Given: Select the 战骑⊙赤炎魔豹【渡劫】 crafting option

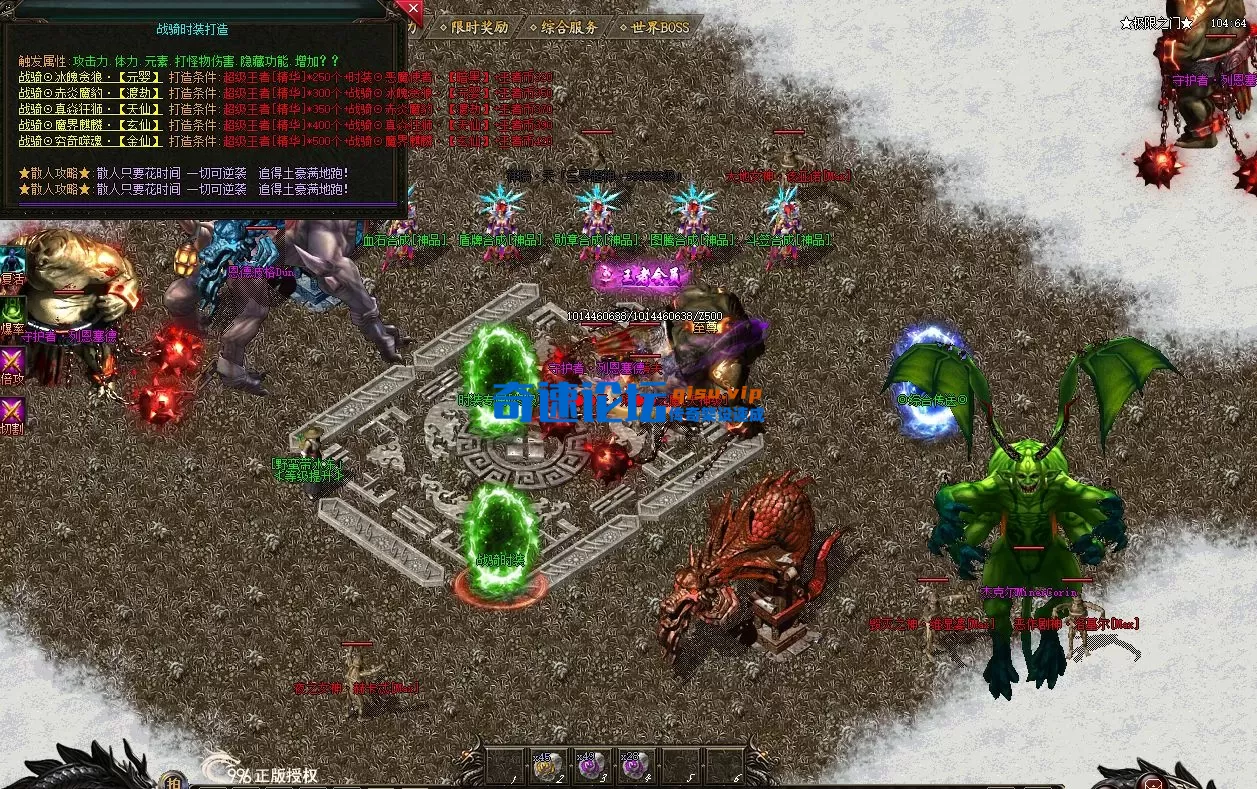Looking at the screenshot, I should [x=89, y=93].
